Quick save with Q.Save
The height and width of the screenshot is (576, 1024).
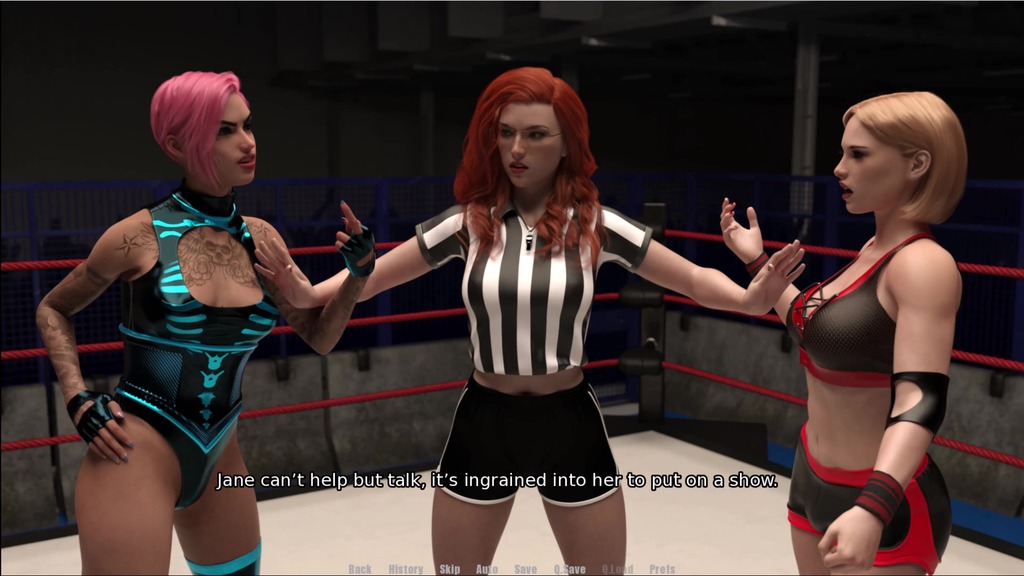[570, 569]
